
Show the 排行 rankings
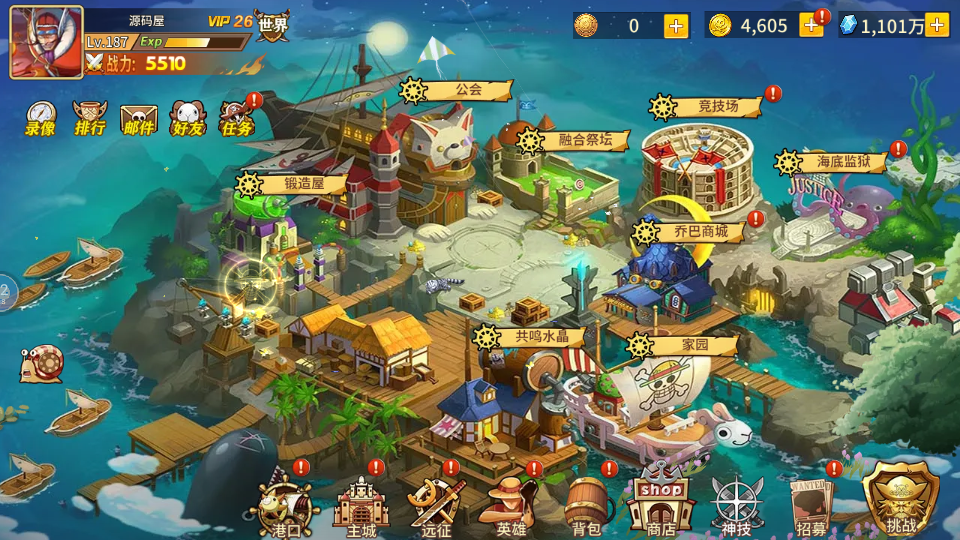89,118
